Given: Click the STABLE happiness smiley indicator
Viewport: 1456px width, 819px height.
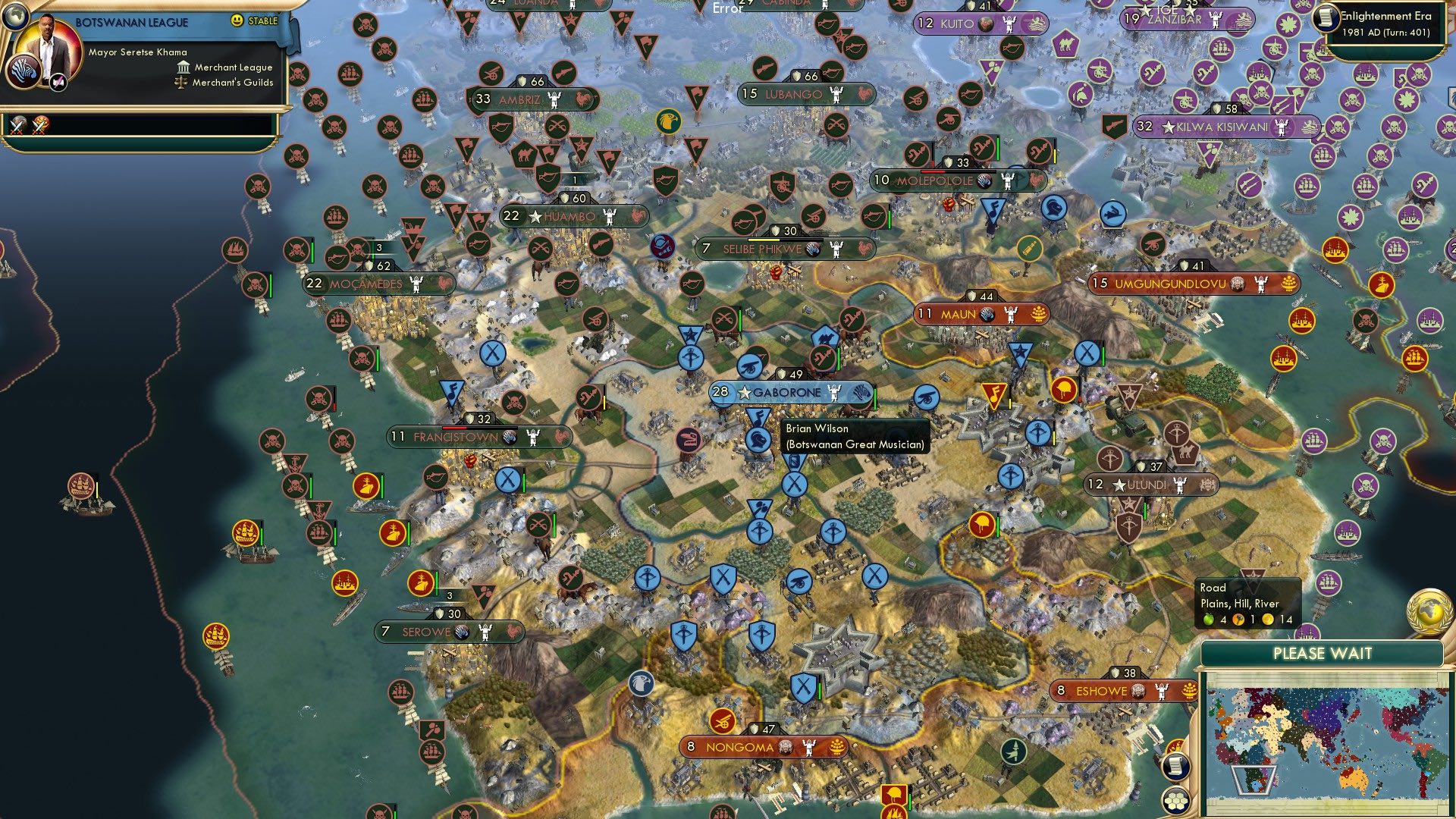Looking at the screenshot, I should (237, 20).
